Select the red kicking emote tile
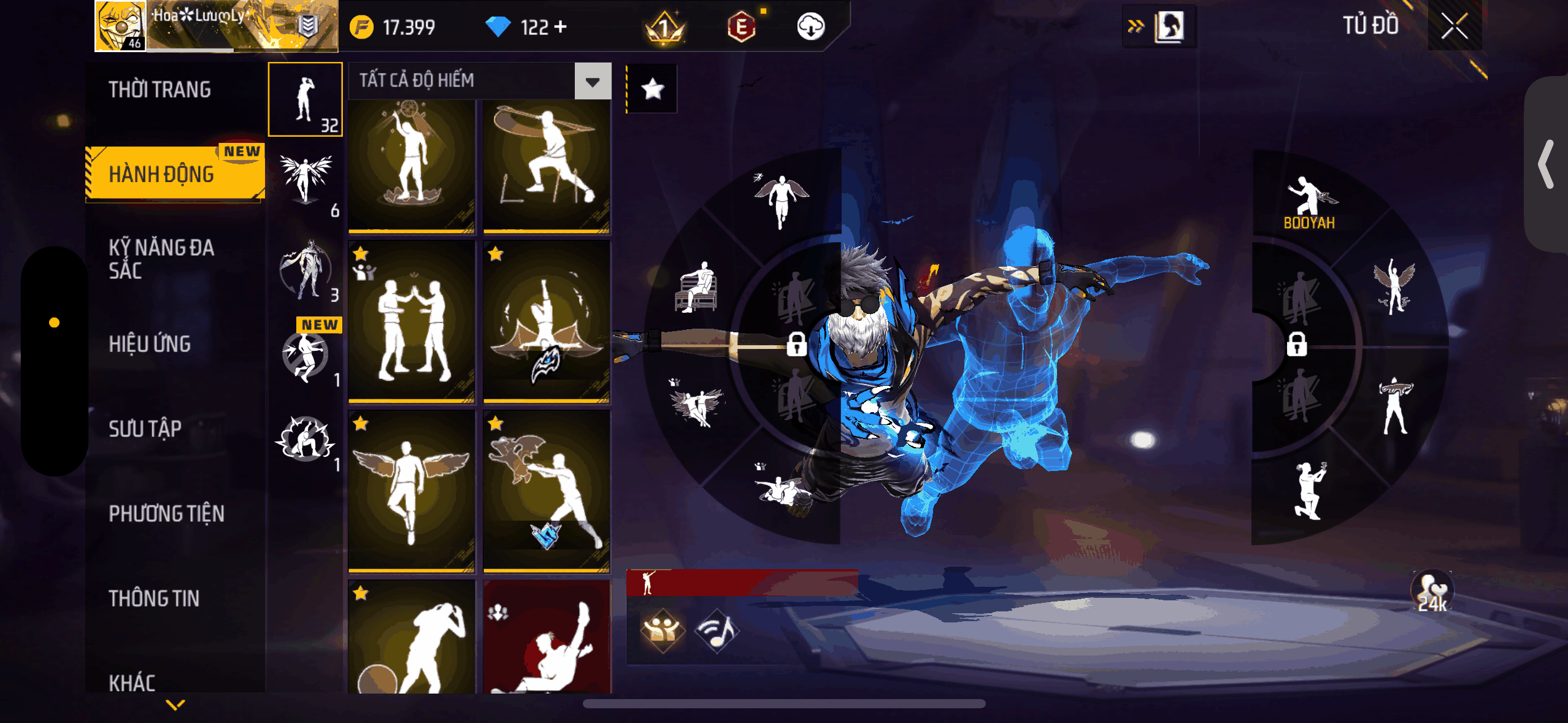The image size is (1568, 723). (547, 638)
